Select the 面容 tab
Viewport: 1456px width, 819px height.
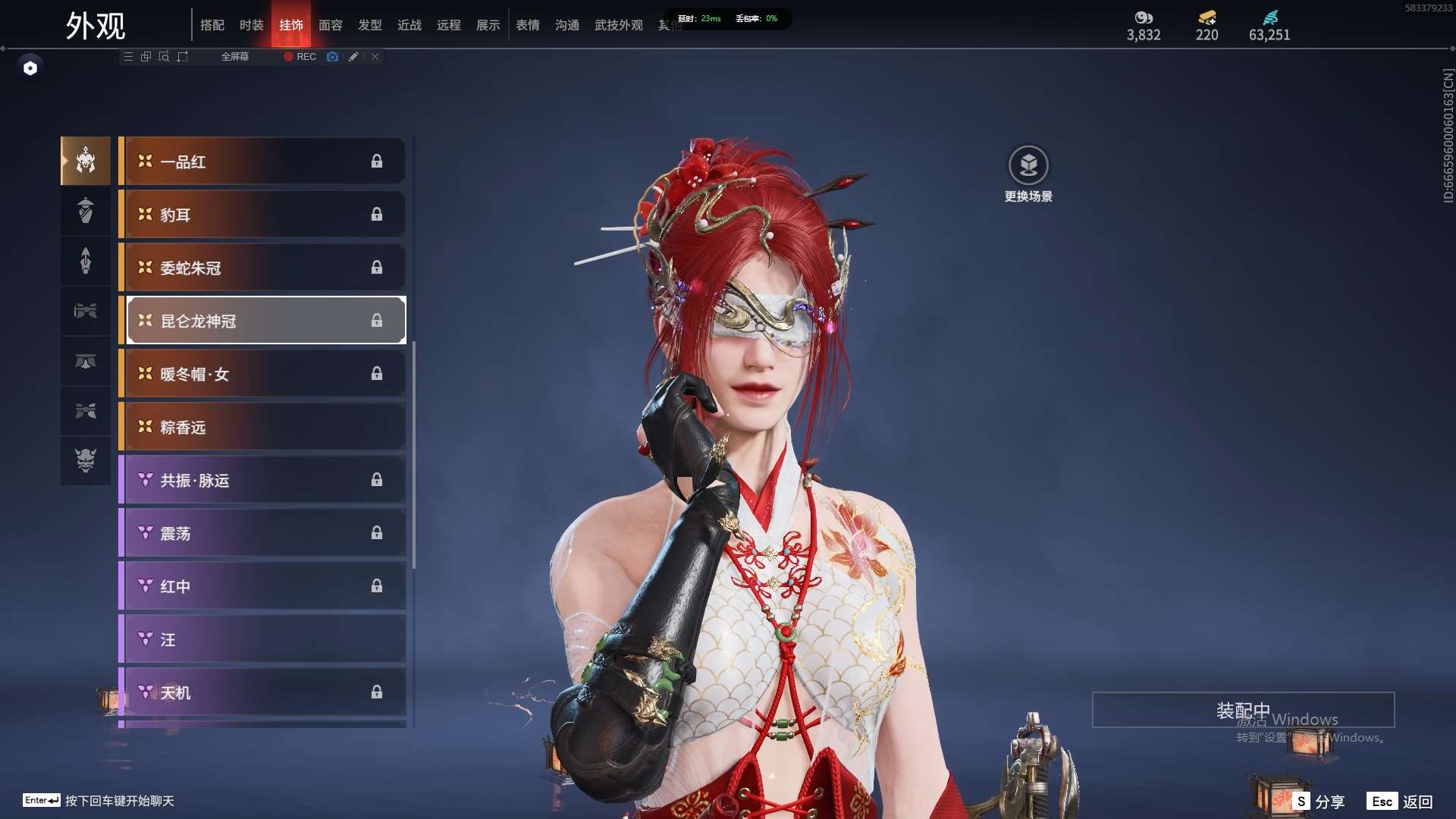tap(331, 25)
